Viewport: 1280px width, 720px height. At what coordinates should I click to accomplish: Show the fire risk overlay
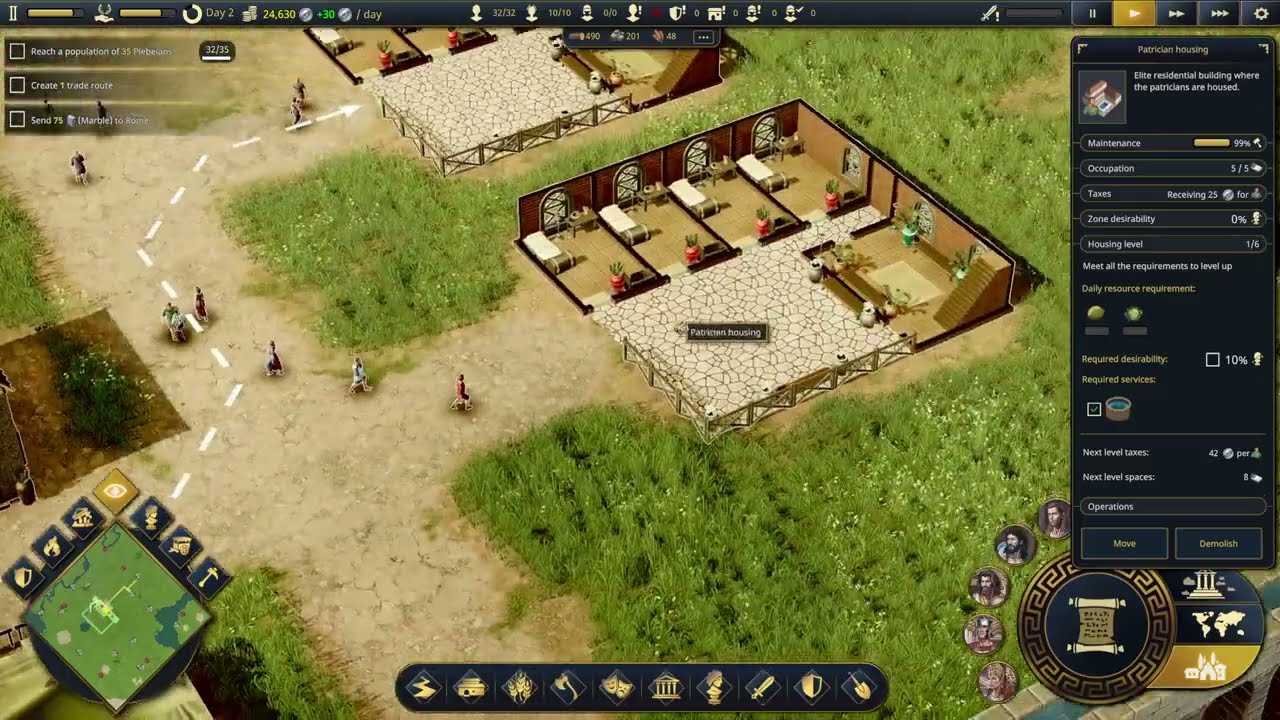(51, 546)
